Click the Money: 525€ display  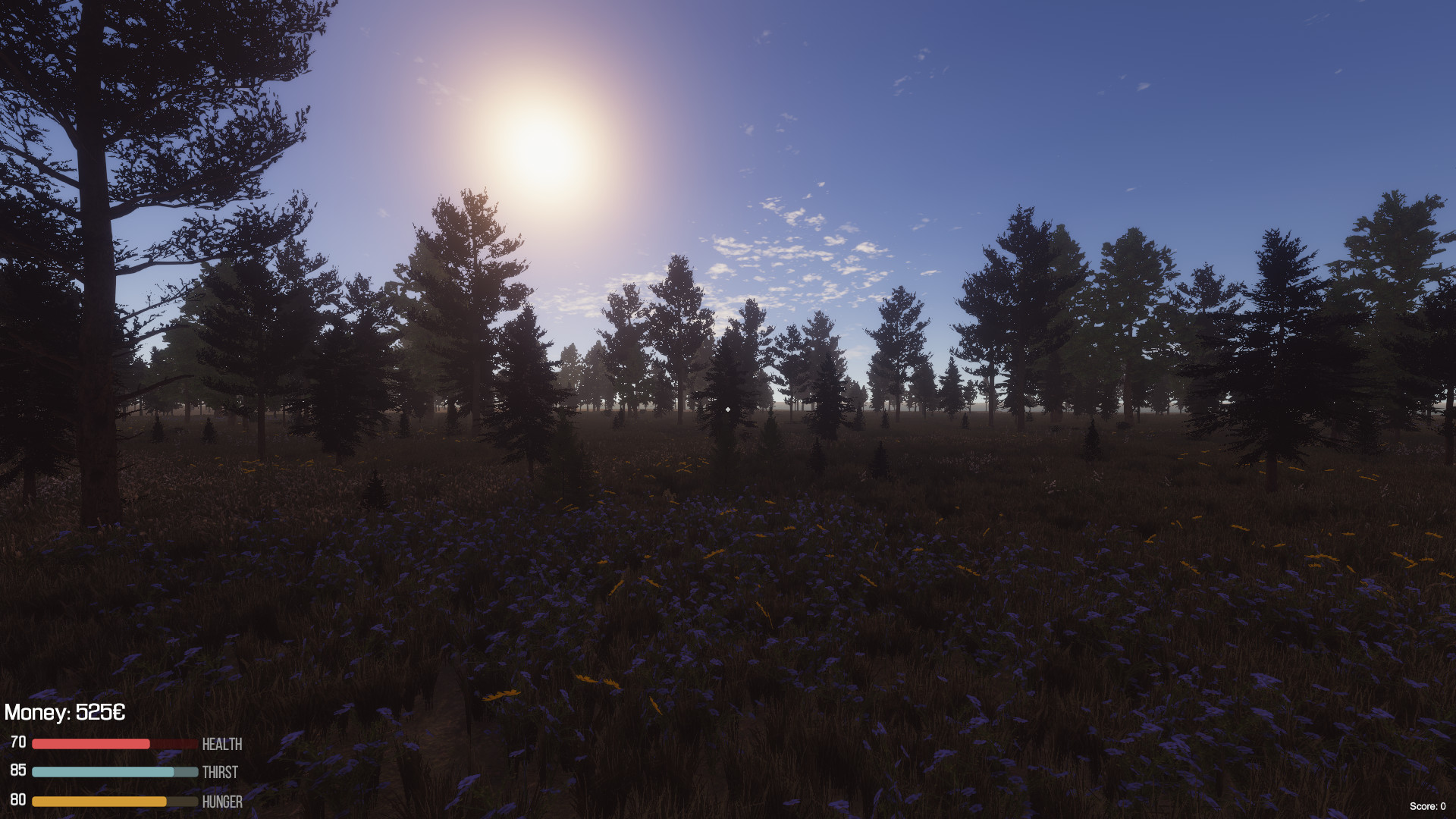[64, 713]
